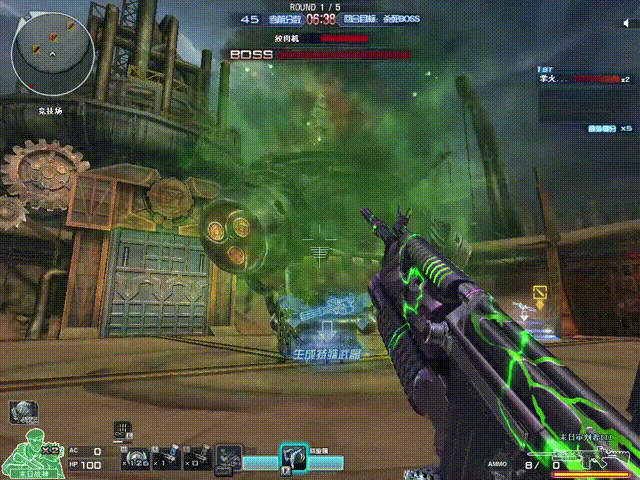Image resolution: width=640 pixels, height=480 pixels.
Task: Activate the soldier skill icon beside cyan slot
Action: 229,457
